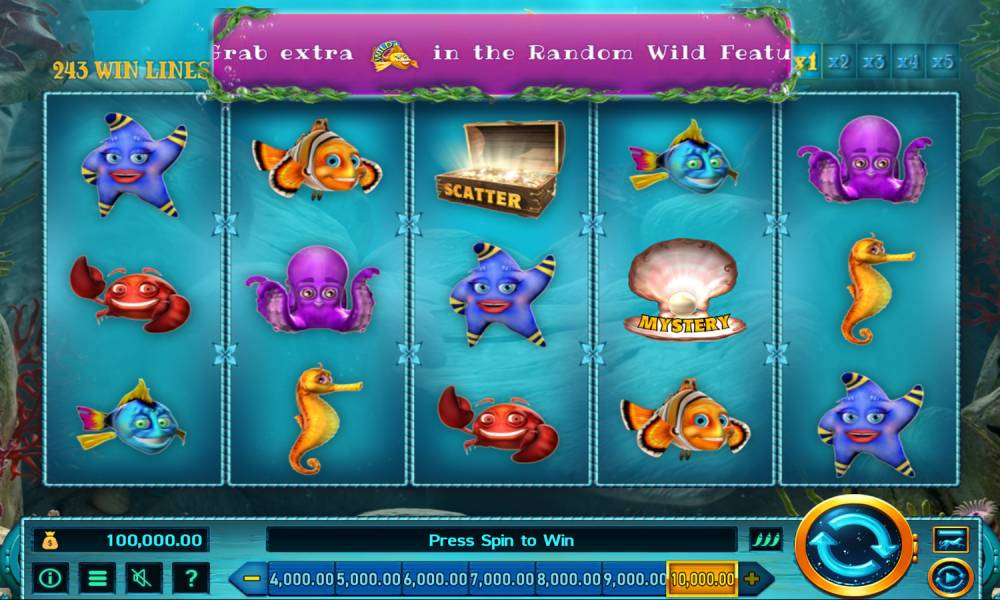Image resolution: width=1000 pixels, height=600 pixels.
Task: Decrease the bet with the minus button
Action: tap(252, 578)
